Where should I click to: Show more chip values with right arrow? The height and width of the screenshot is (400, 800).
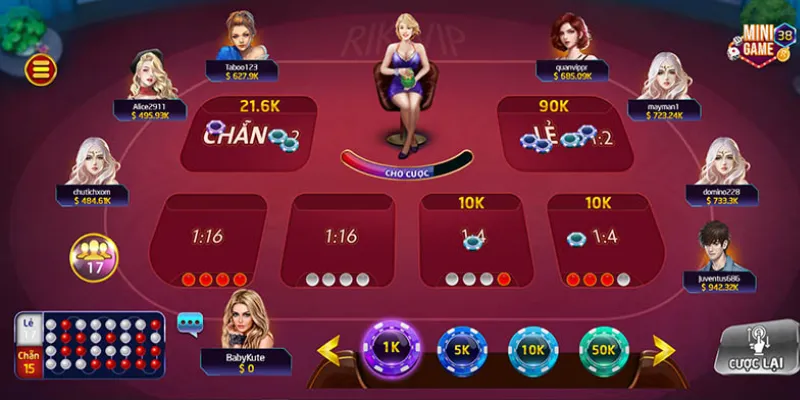point(664,349)
